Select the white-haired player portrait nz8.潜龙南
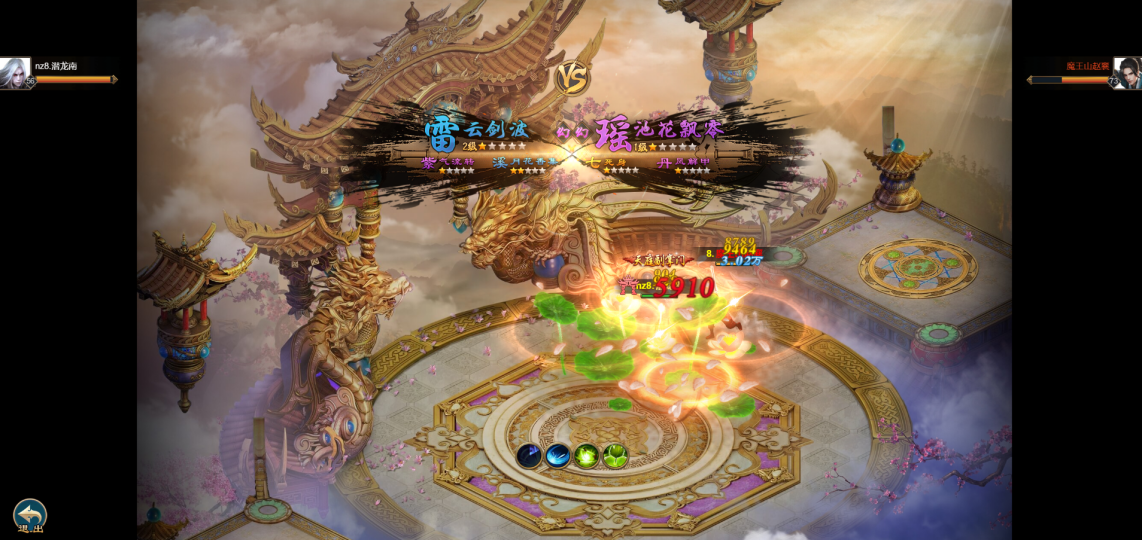Screen dimensions: 1142x540 click(x=14, y=72)
